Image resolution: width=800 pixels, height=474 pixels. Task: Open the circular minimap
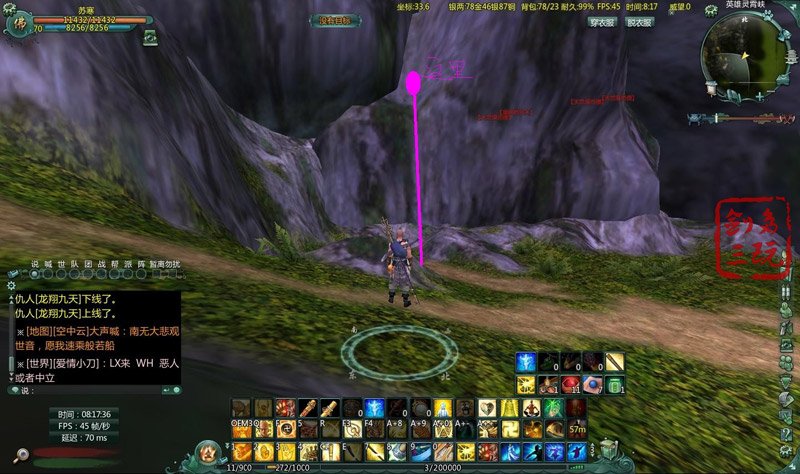point(742,50)
